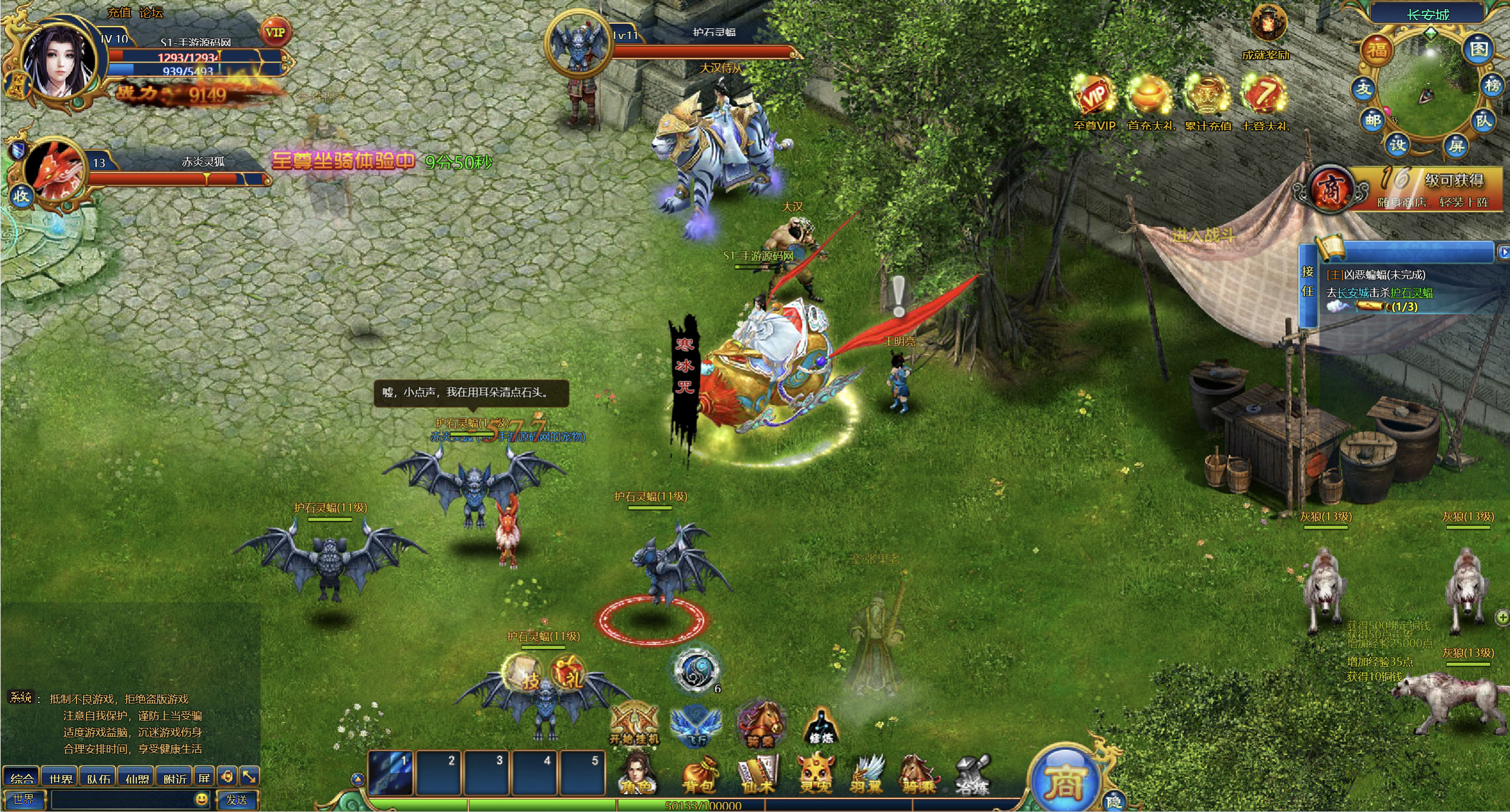Screen dimensions: 1510x812
Task: Open the big blue 商 shop orb
Action: (1065, 782)
